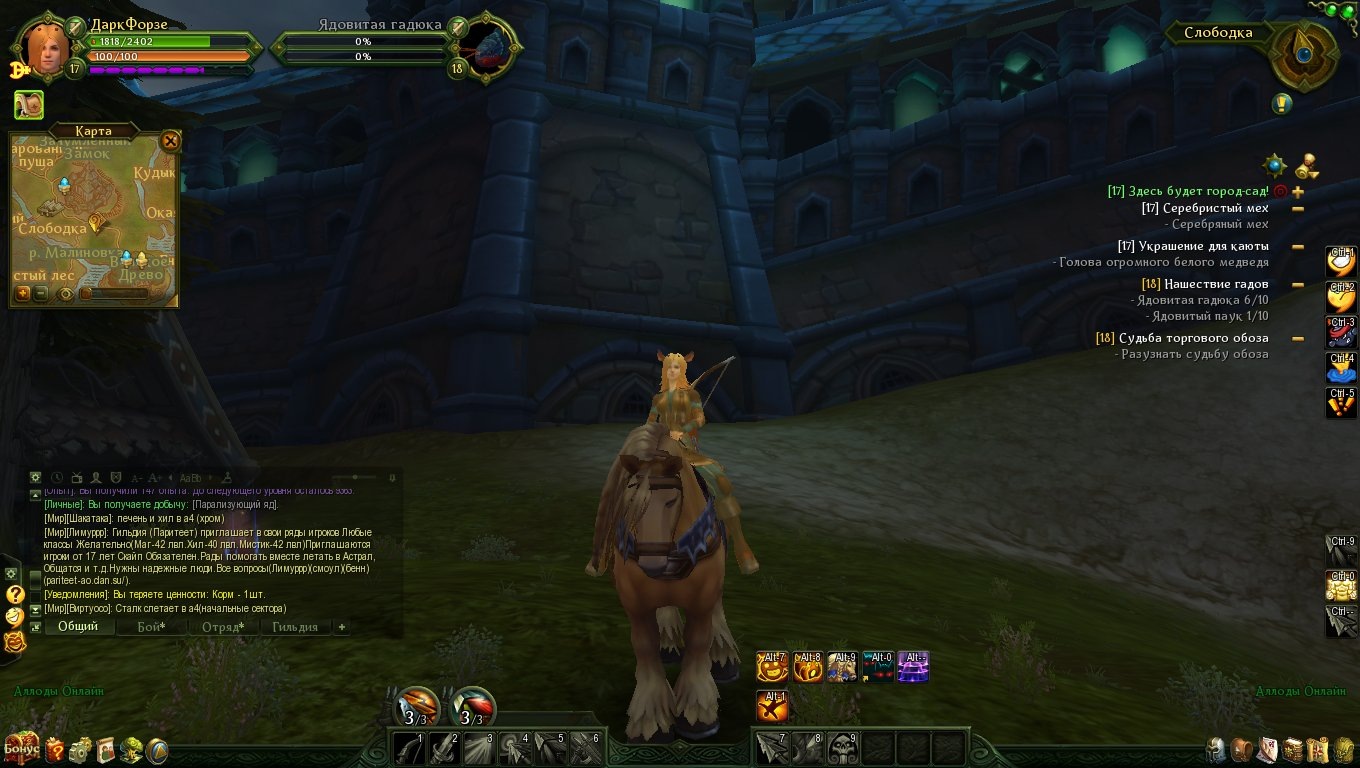The image size is (1360, 768).
Task: Switch to the Бой chat tab
Action: tap(150, 627)
